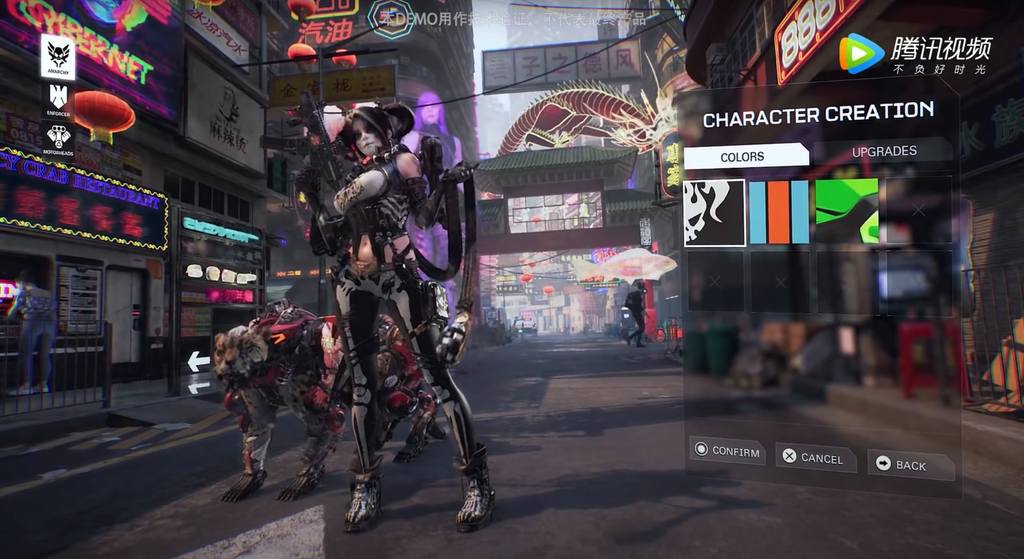
Task: Confirm the character creation choices
Action: pos(727,452)
